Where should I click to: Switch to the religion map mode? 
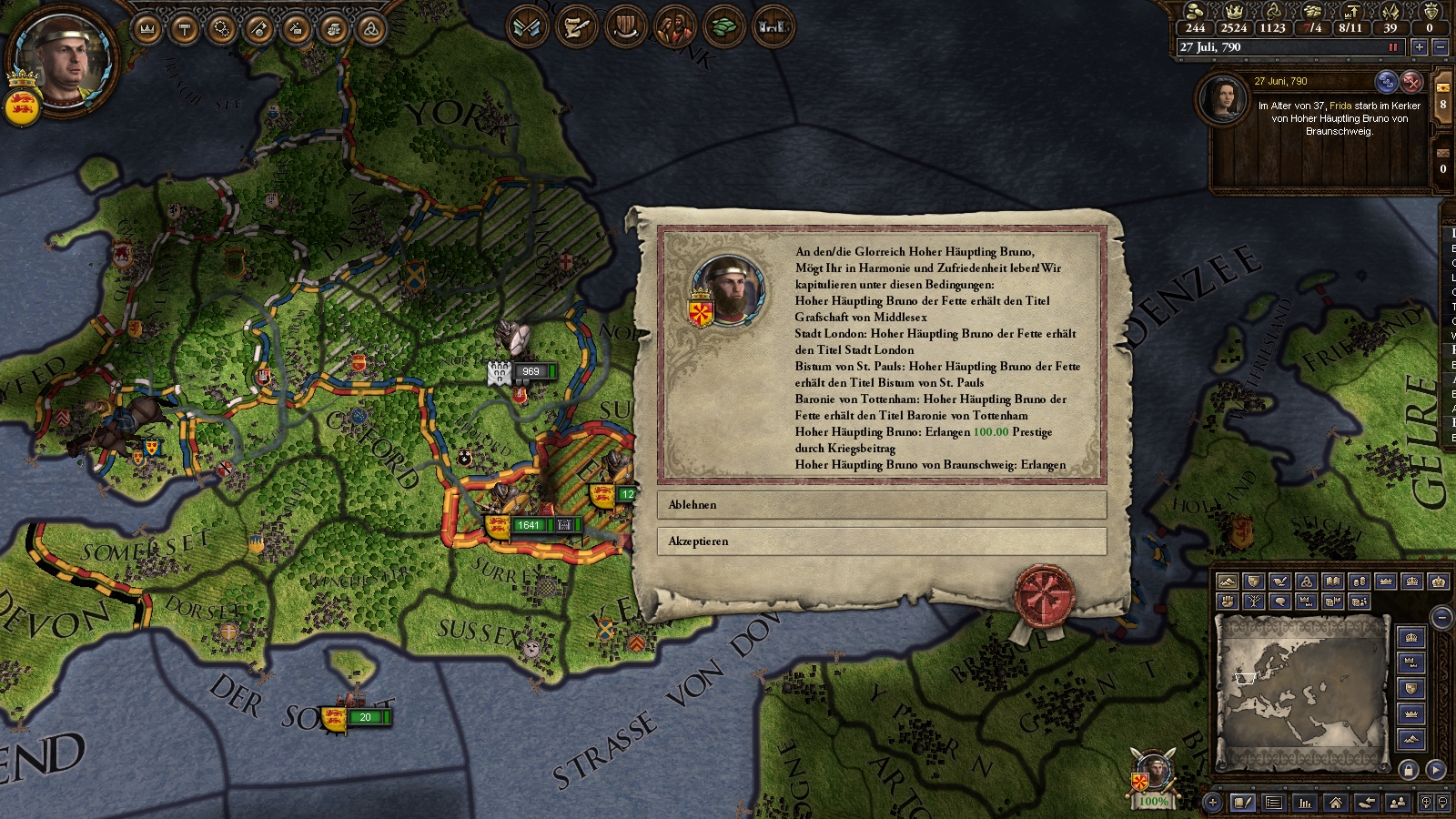1306,581
